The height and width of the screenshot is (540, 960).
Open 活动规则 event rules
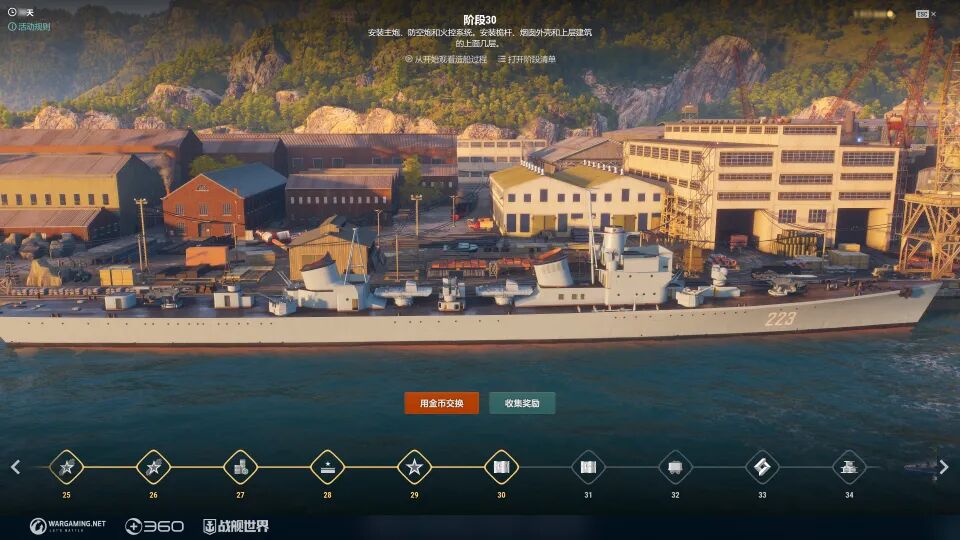[x=29, y=27]
